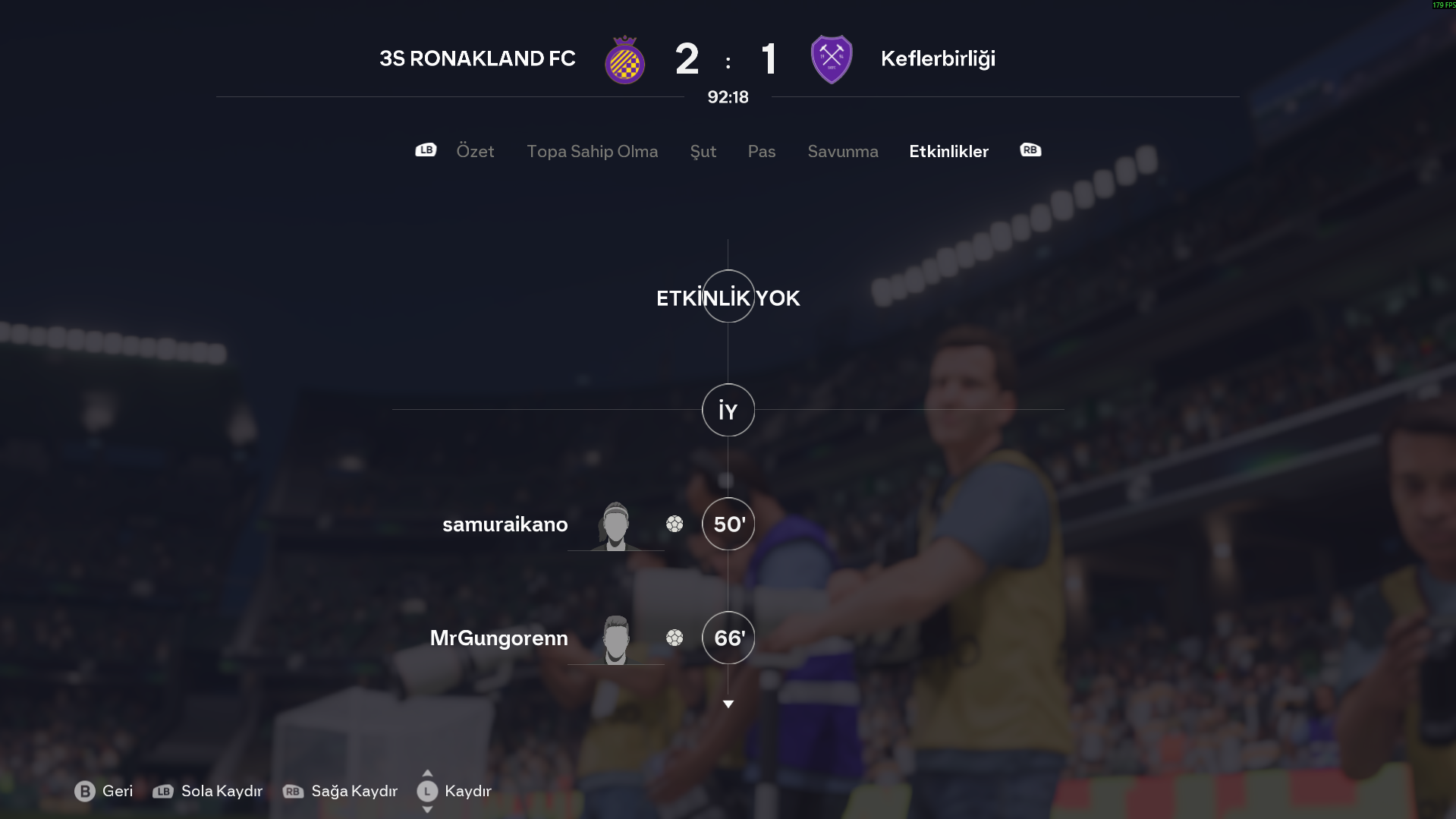Screen dimensions: 1456x819
Task: Choose MrGungorenn's 66' goal event
Action: coord(728,638)
